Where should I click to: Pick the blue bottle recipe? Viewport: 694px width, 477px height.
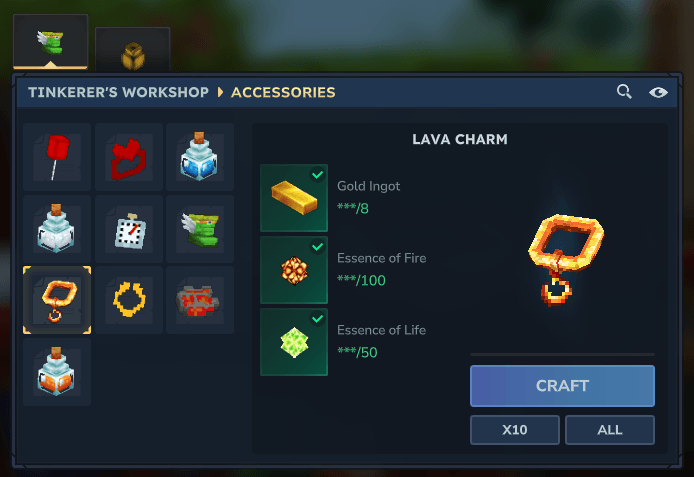tap(200, 157)
